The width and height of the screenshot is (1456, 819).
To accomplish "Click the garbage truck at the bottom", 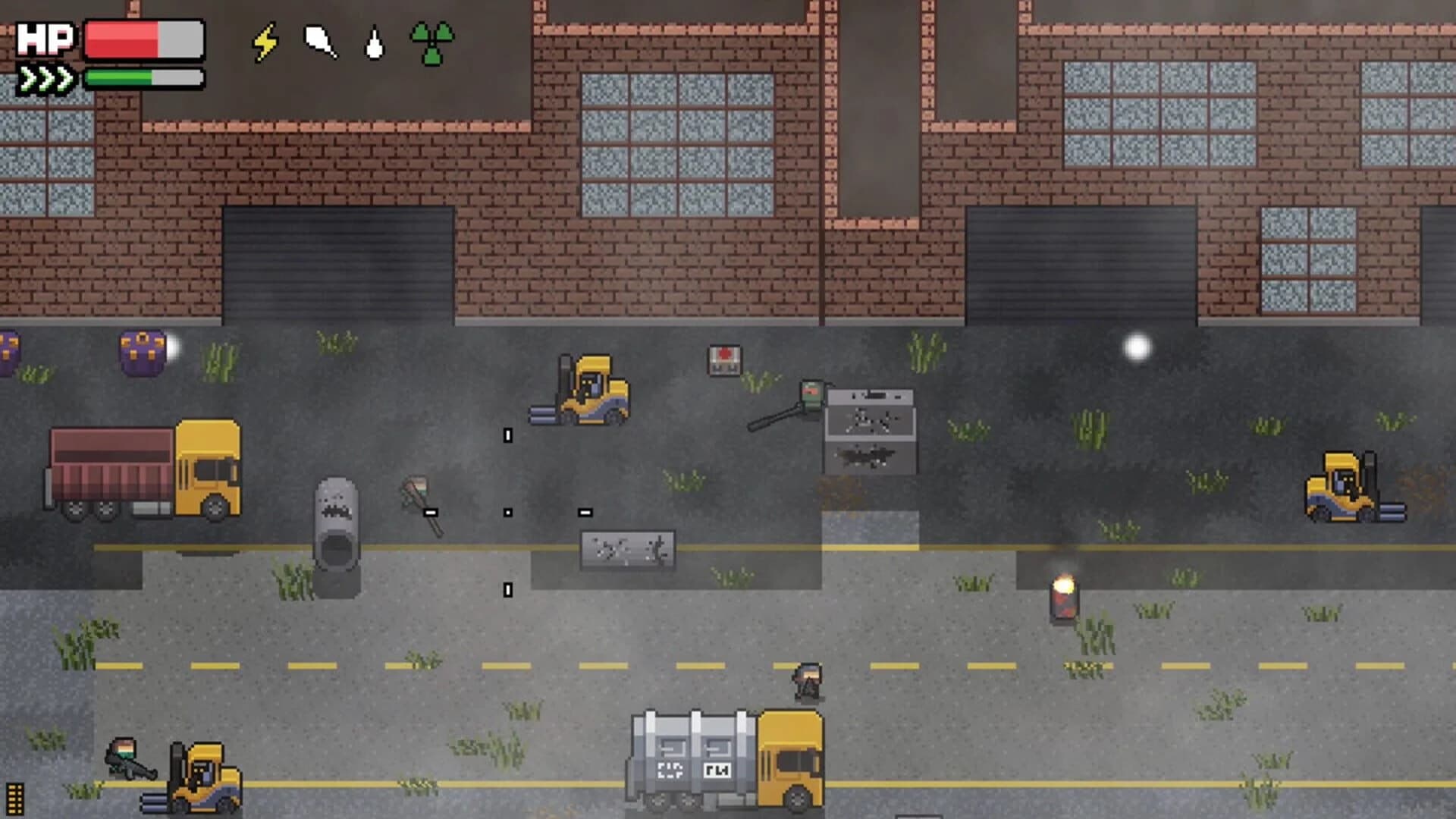I will (x=720, y=758).
